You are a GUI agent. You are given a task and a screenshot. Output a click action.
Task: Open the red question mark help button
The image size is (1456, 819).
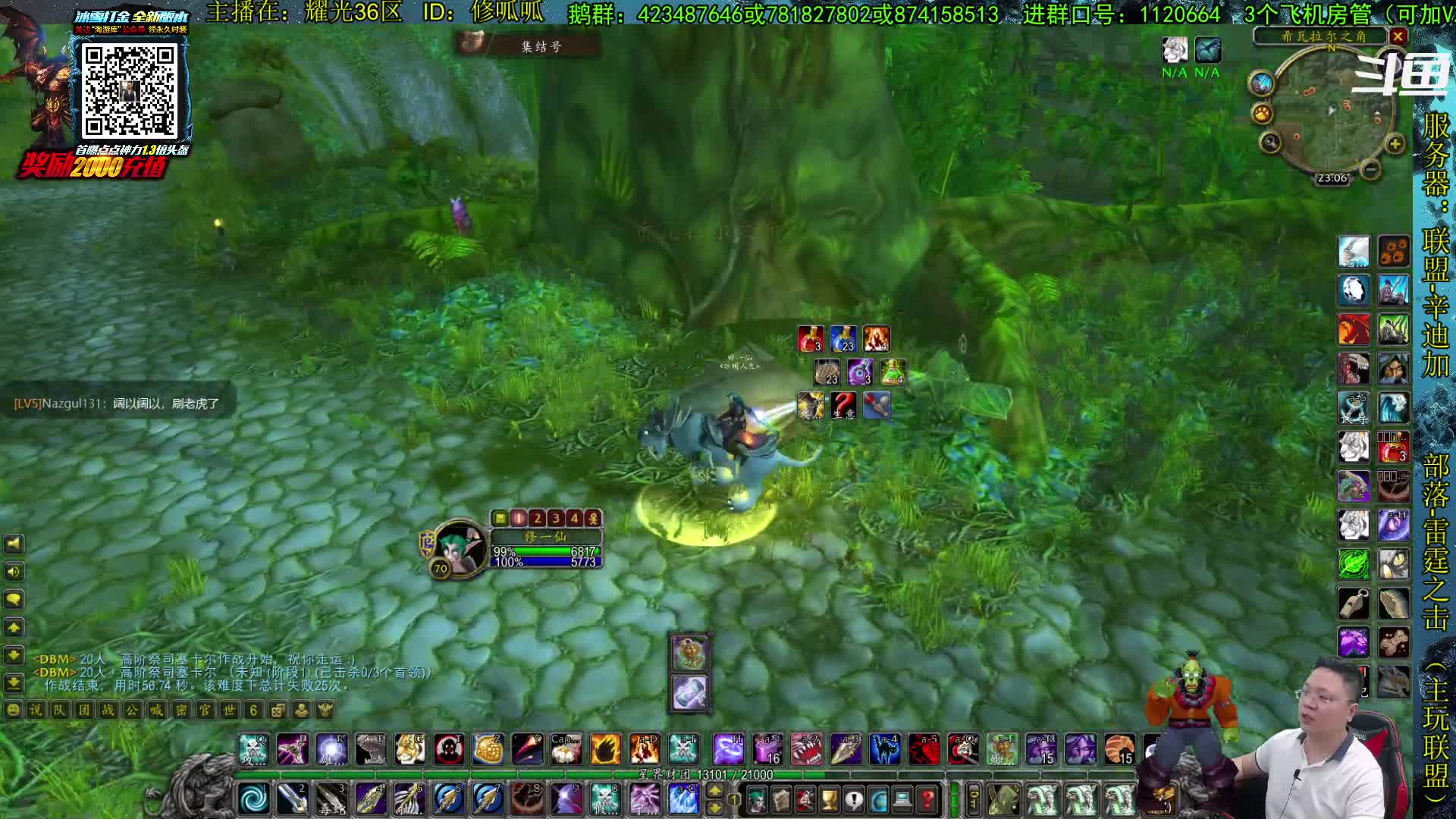coord(927,799)
